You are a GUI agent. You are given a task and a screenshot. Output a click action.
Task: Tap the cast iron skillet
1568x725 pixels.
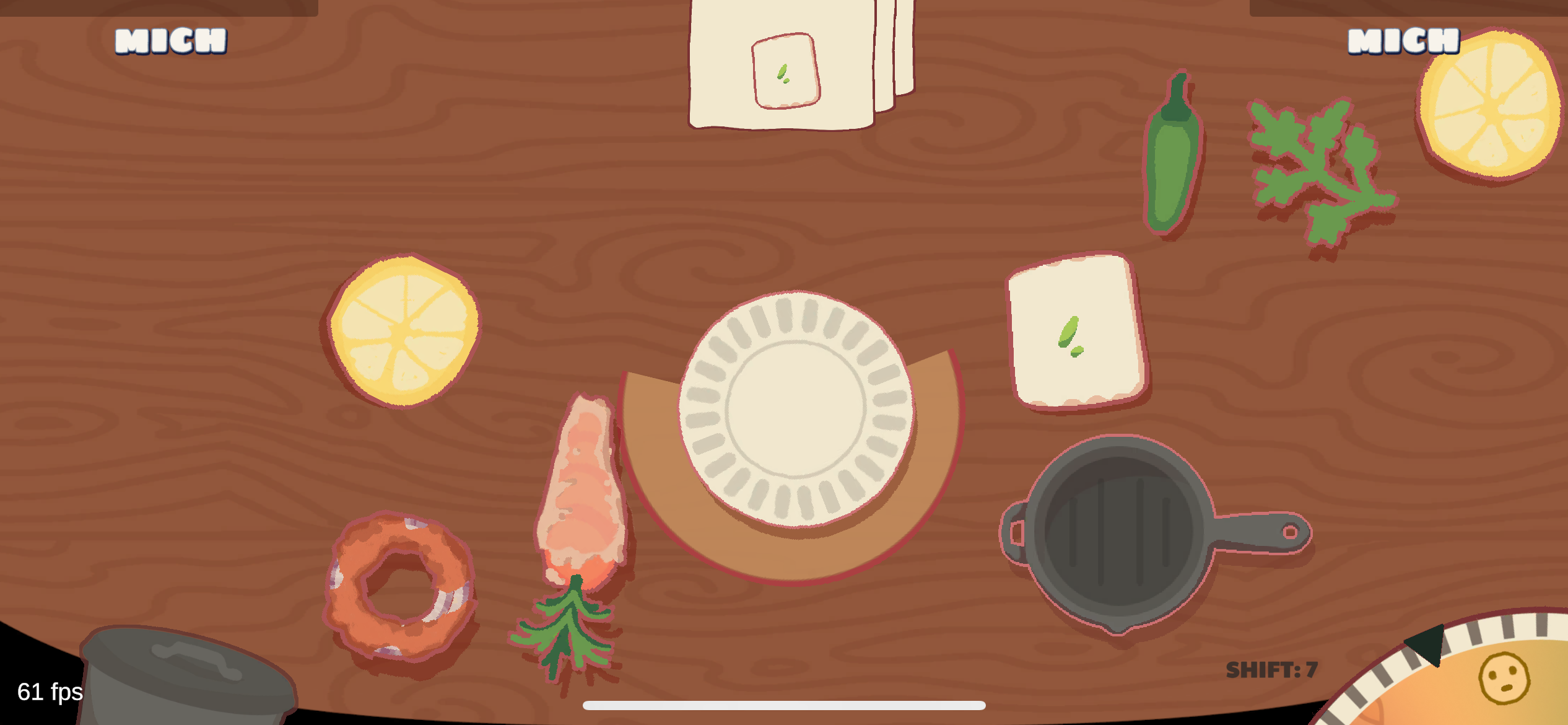(x=1120, y=533)
